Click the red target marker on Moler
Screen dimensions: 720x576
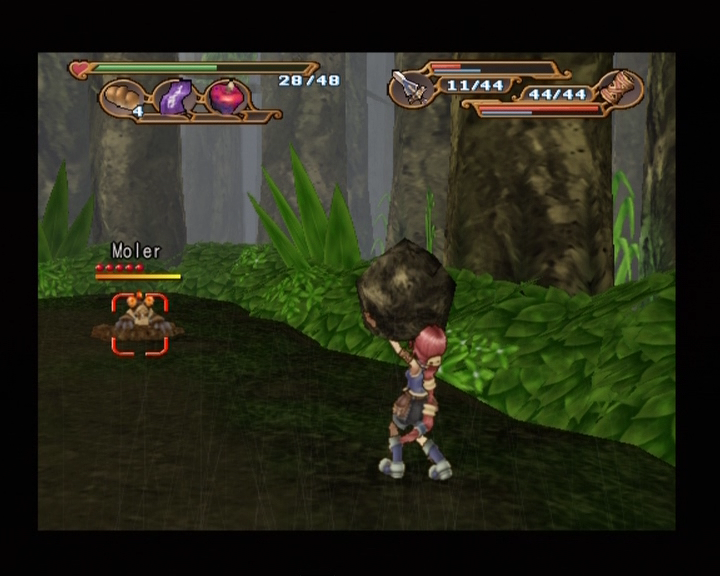139,323
